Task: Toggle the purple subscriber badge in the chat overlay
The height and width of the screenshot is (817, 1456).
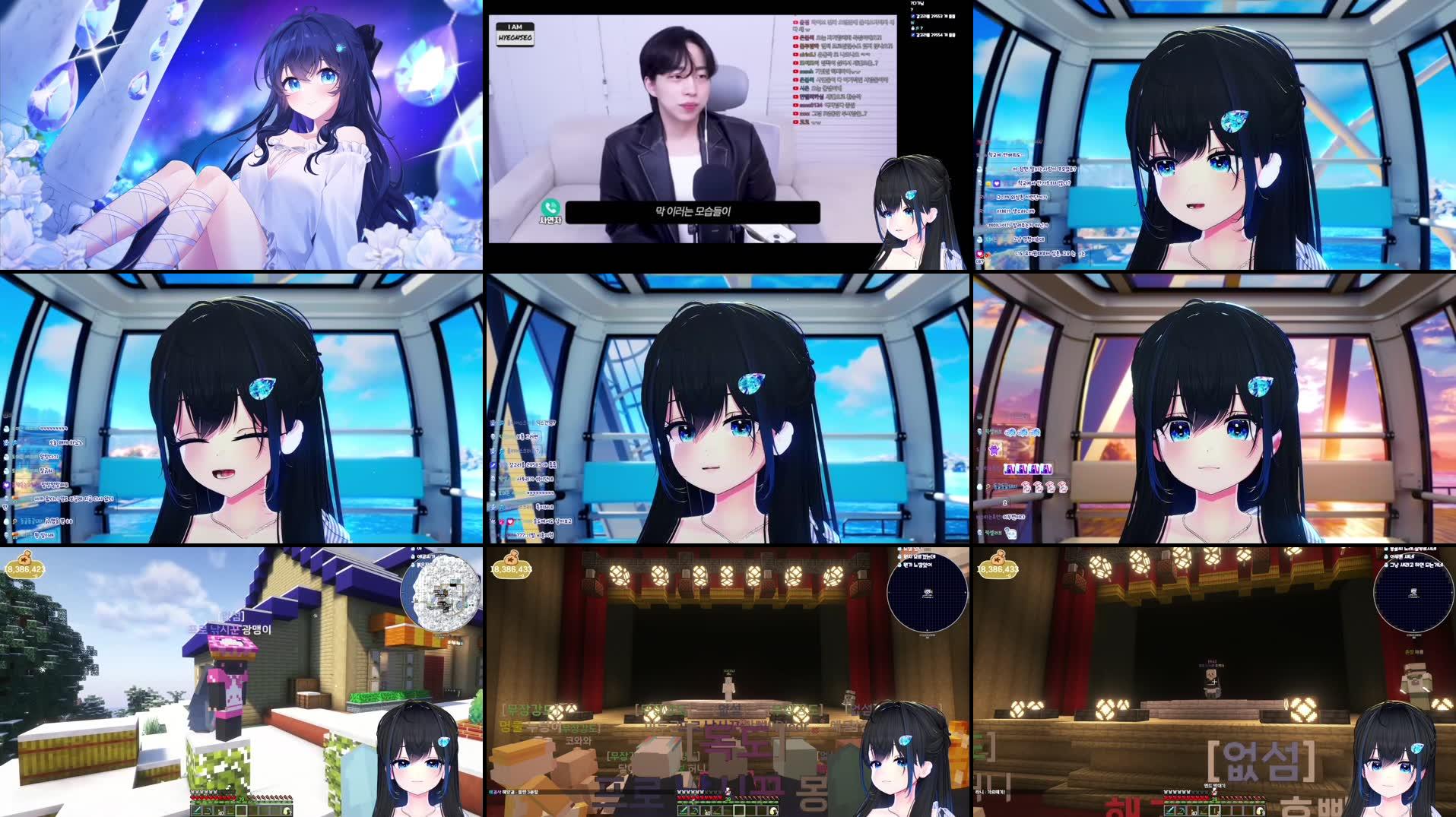Action: (994, 450)
